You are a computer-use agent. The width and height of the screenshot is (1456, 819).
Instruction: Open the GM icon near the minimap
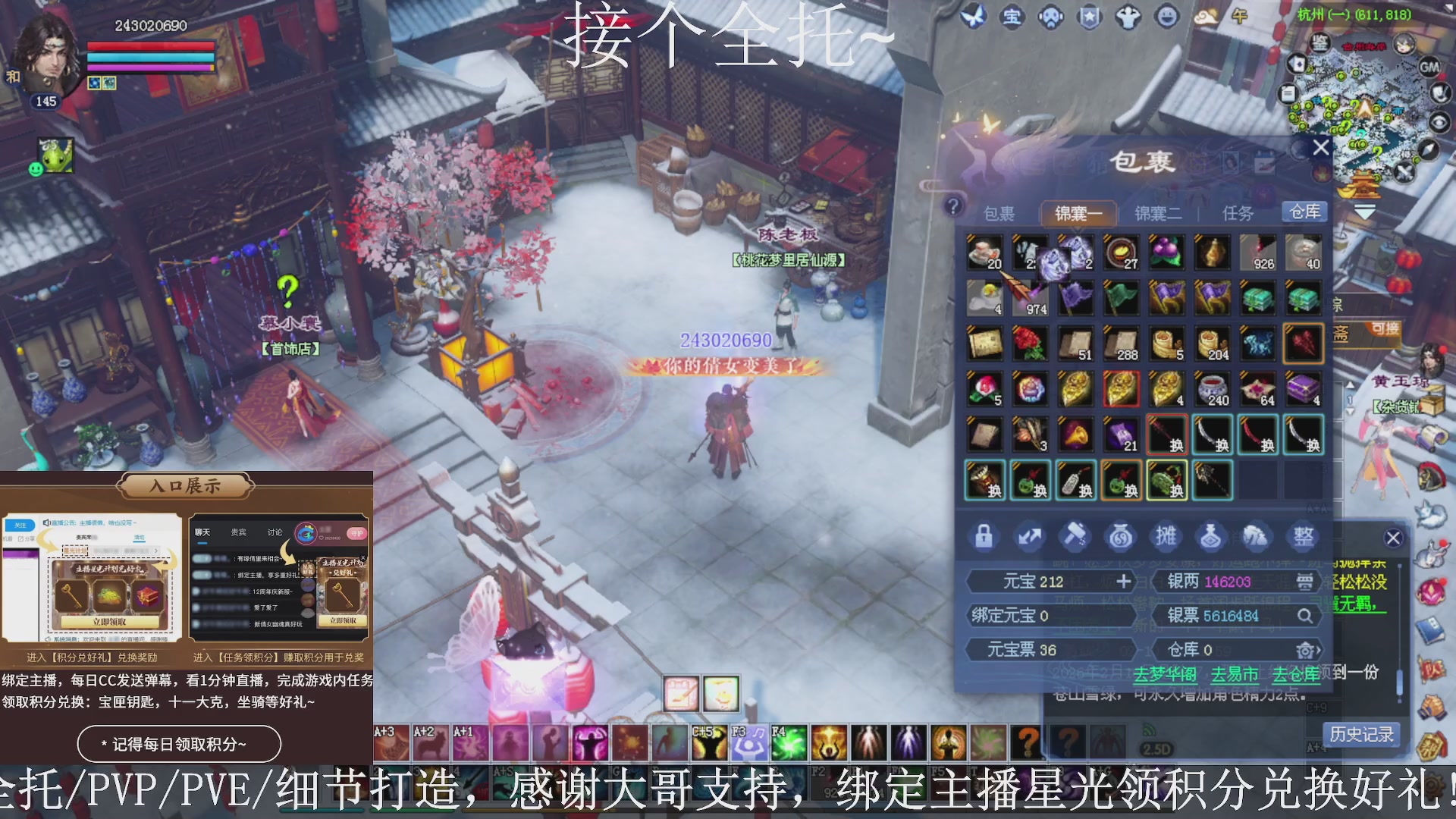click(1429, 67)
